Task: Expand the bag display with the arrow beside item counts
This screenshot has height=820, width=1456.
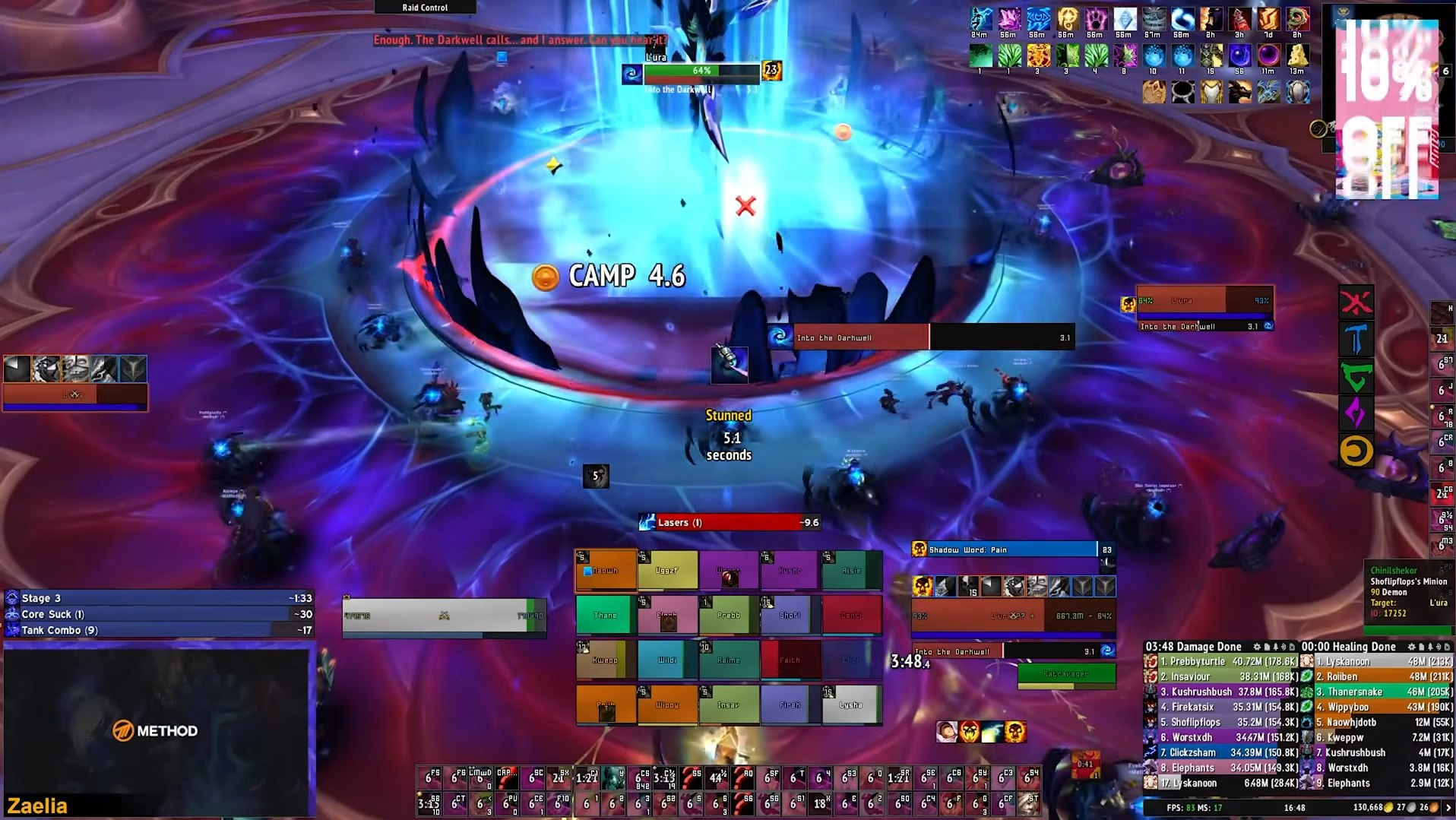Action: click(1448, 808)
